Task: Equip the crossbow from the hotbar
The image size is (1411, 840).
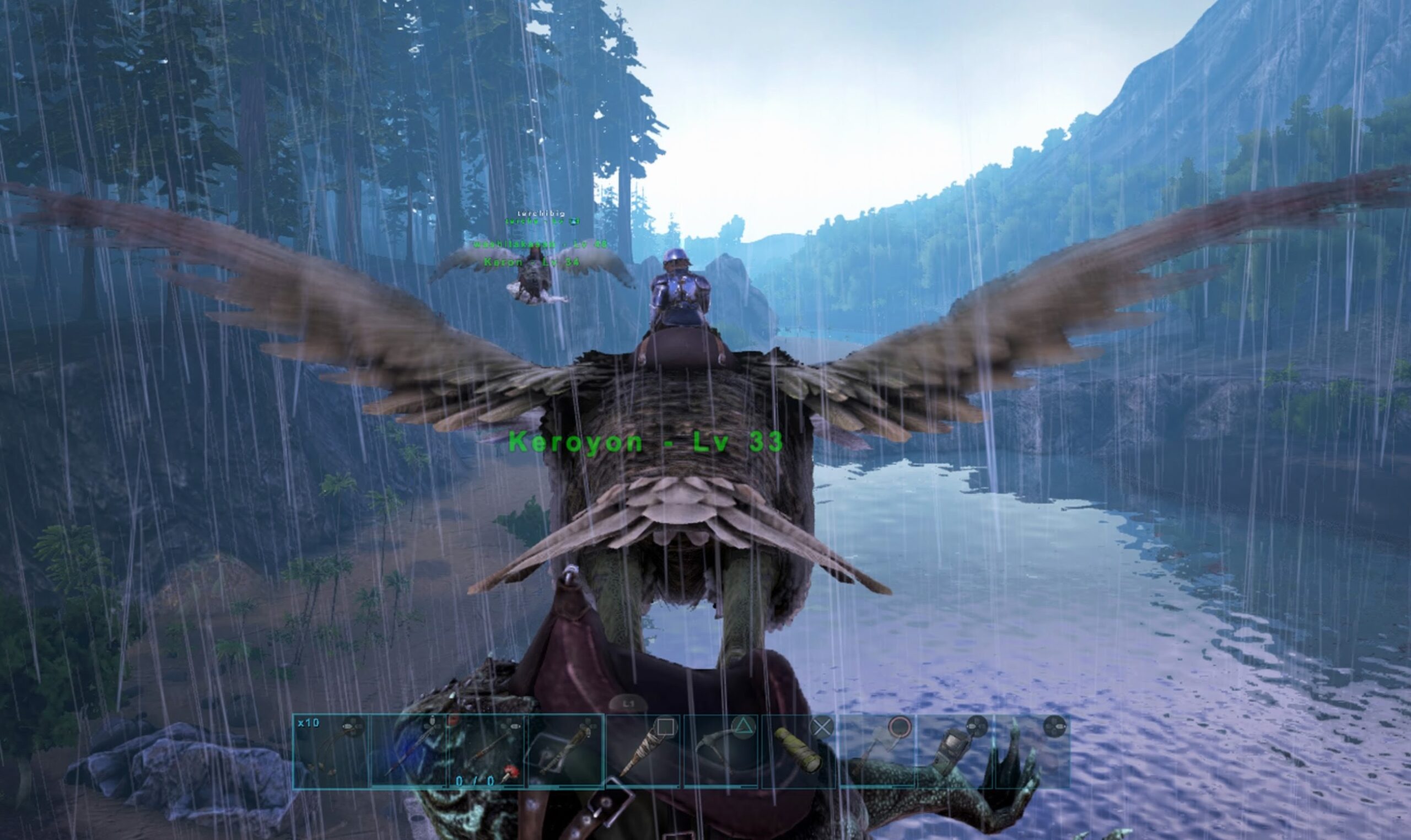Action: click(565, 751)
